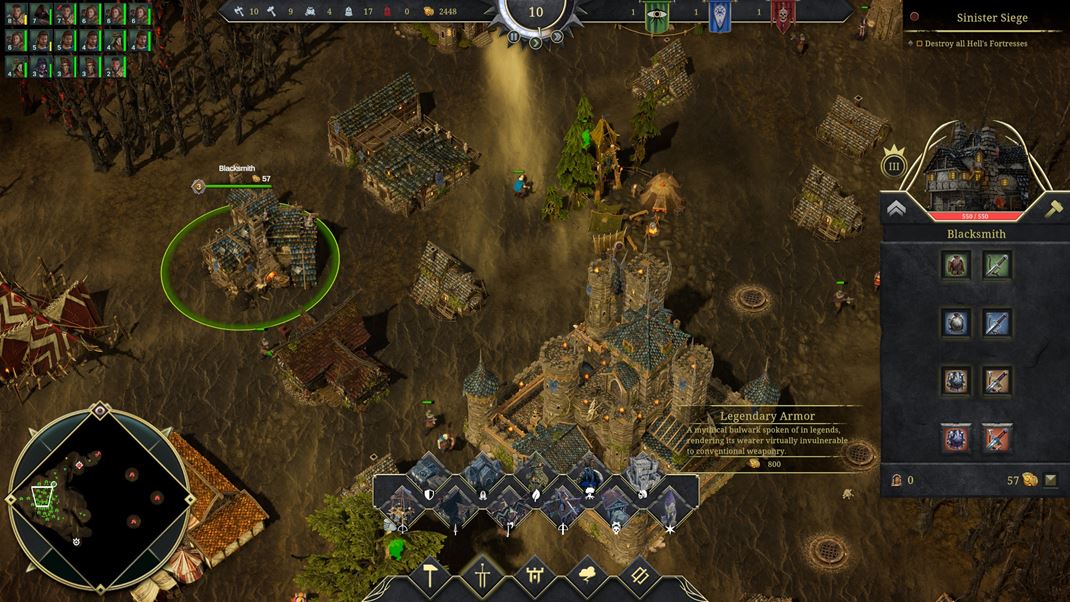Open the Sinister Siege objective tracker

tap(986, 17)
